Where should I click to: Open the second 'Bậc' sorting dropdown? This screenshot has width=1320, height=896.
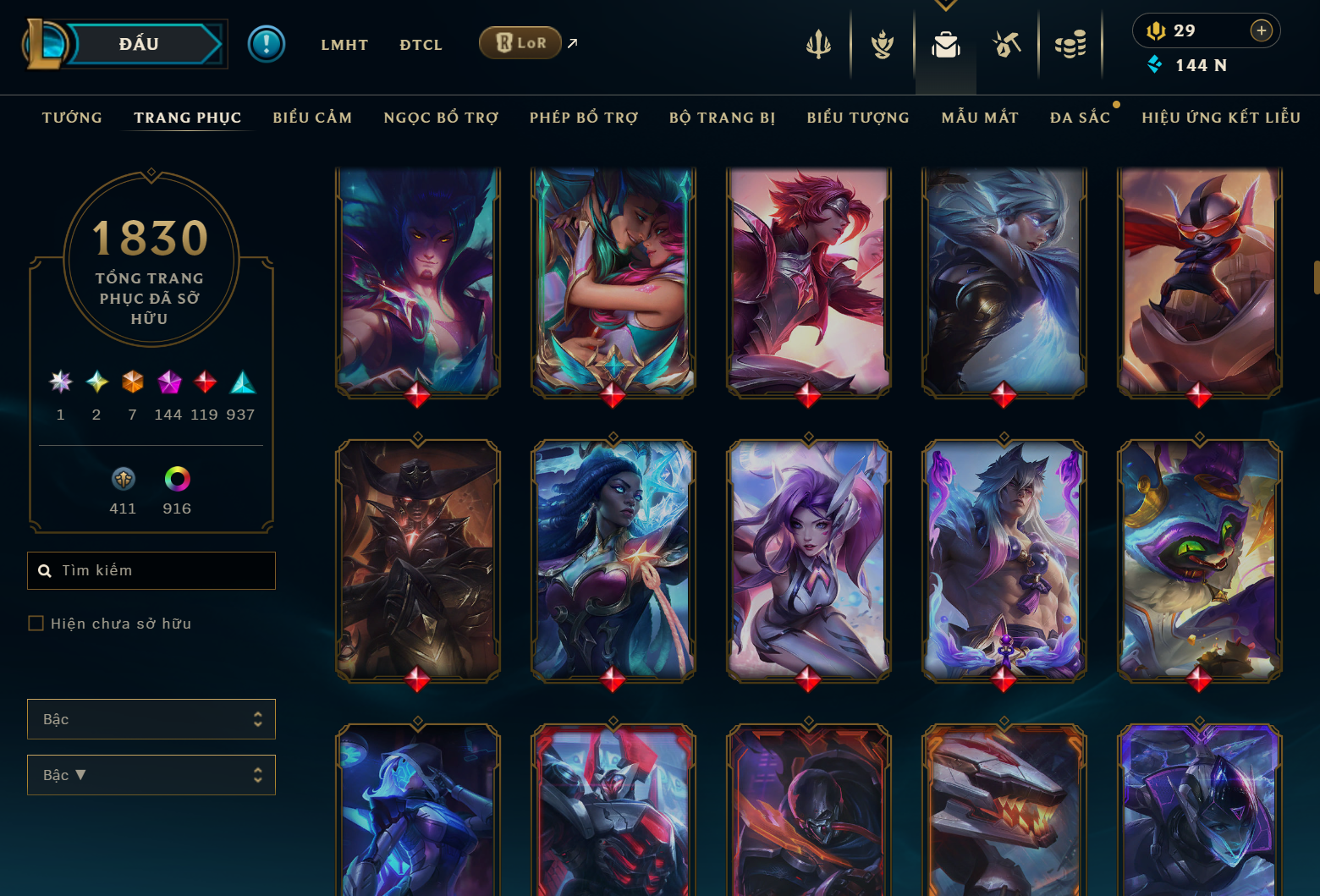tap(151, 774)
